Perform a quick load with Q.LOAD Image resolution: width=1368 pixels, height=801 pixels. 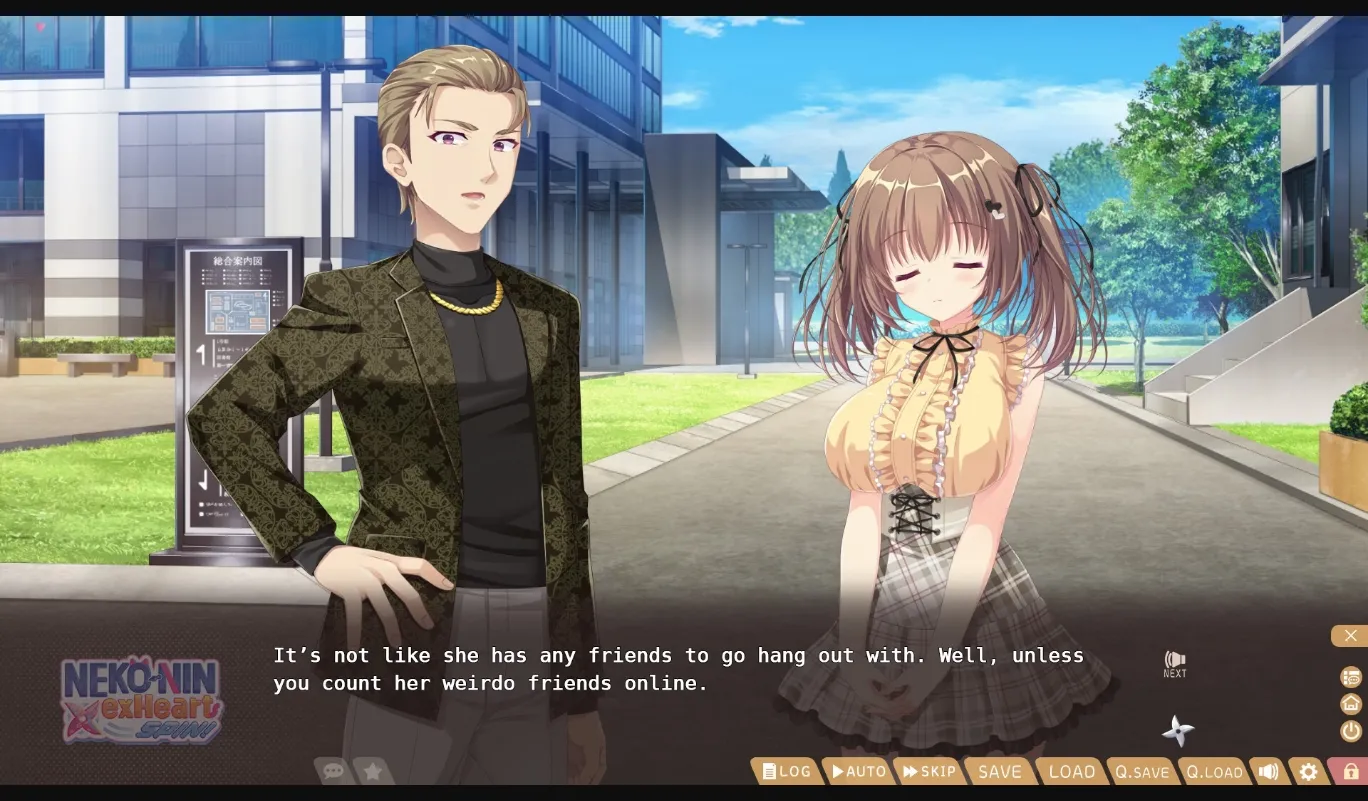[x=1214, y=771]
